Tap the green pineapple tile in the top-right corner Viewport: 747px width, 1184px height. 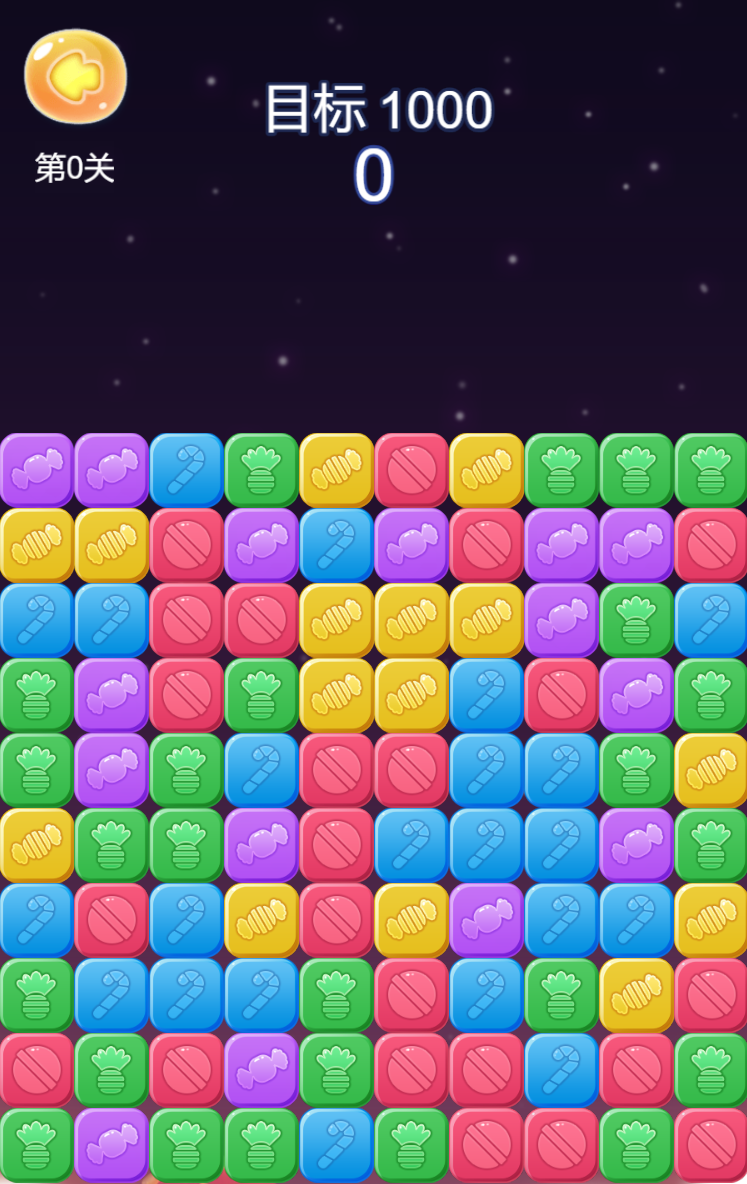[710, 470]
